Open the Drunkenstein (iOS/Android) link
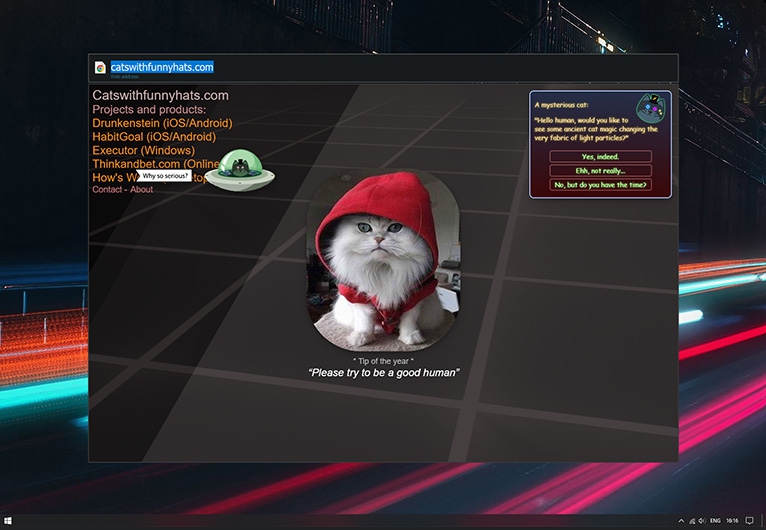This screenshot has width=766, height=530. point(162,123)
